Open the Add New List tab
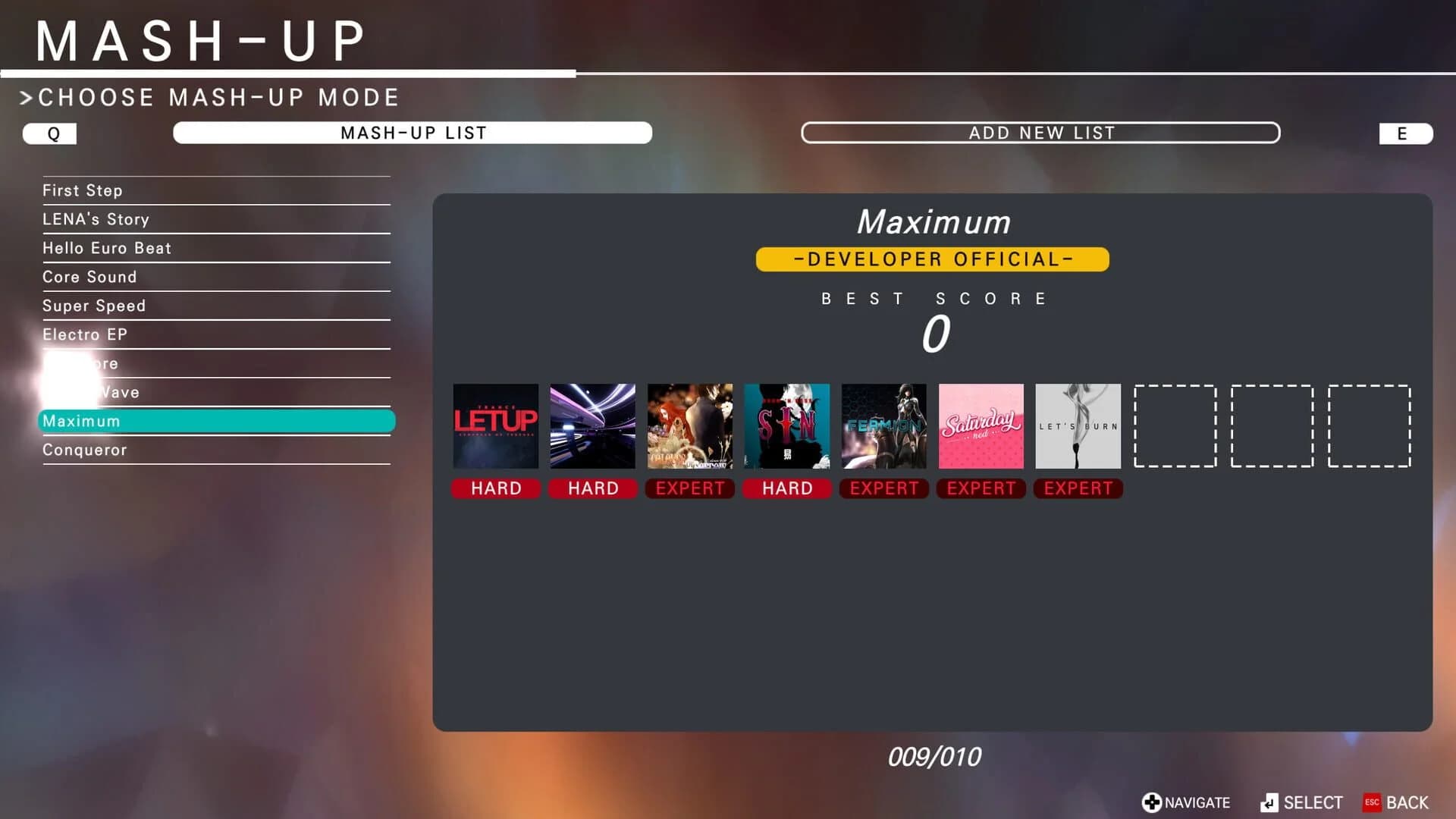The height and width of the screenshot is (819, 1456). [x=1040, y=133]
